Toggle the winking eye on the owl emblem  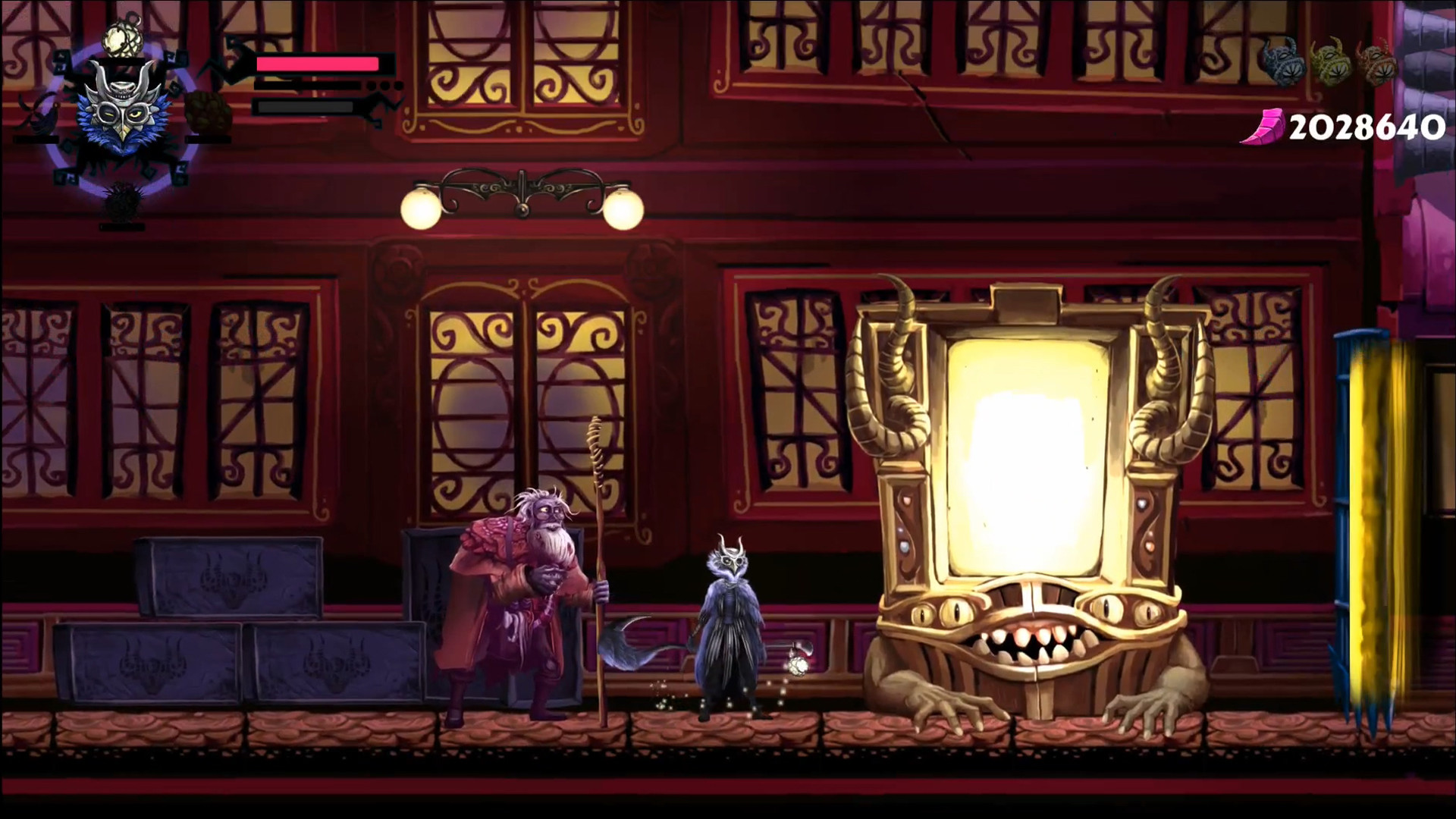pyautogui.click(x=110, y=114)
